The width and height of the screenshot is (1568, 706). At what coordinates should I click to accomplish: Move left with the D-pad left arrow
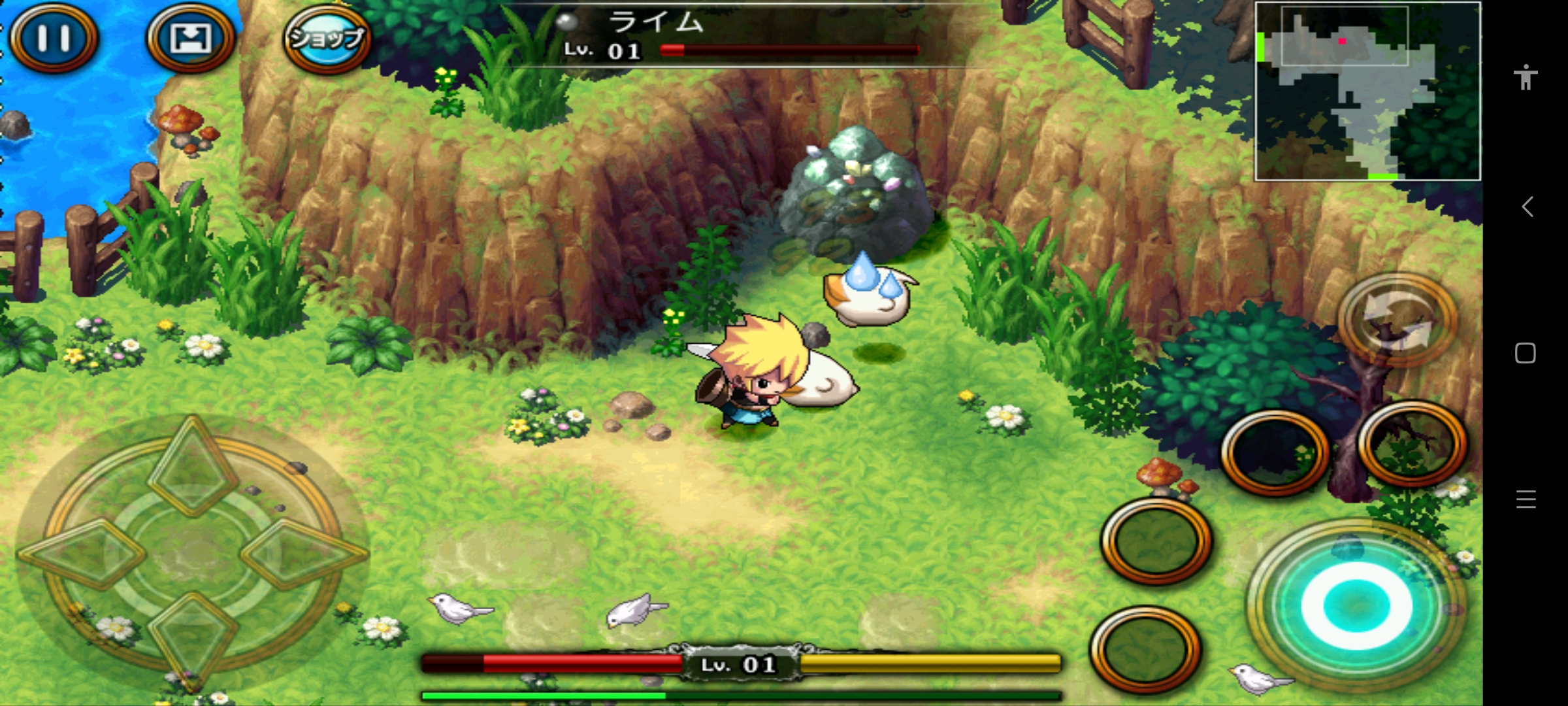tap(83, 553)
